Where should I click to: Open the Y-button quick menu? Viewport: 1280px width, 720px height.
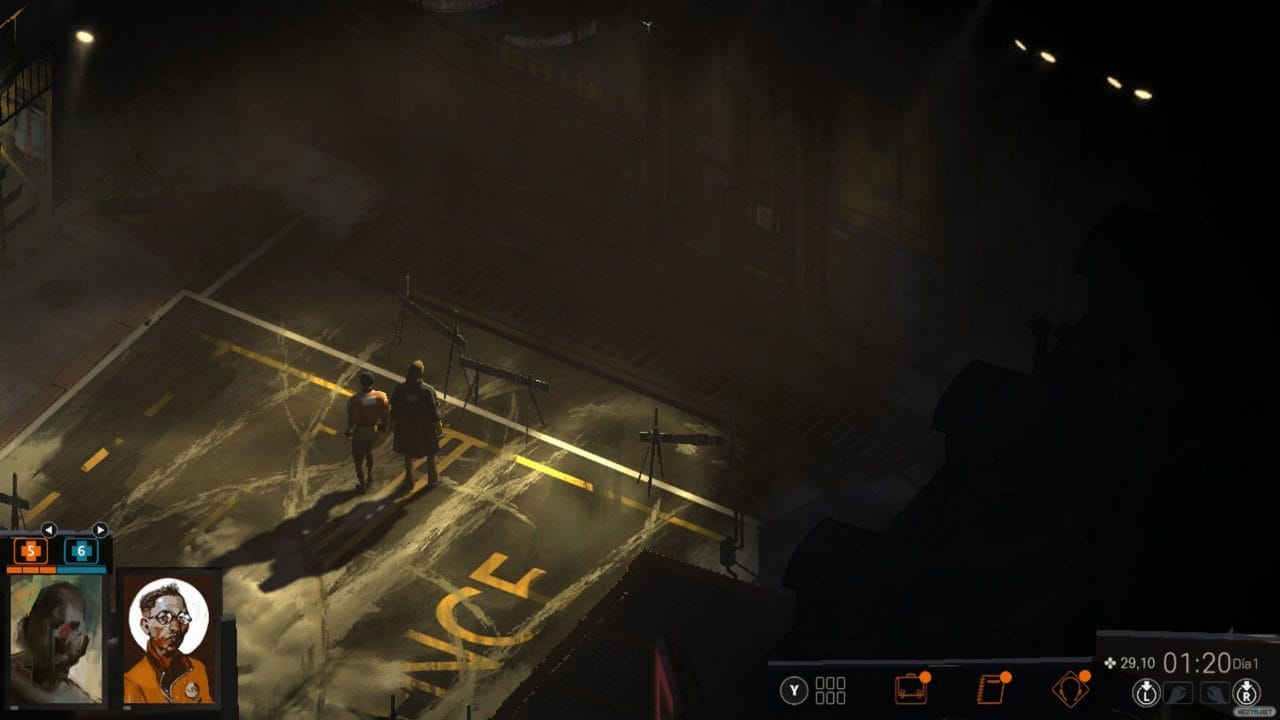click(792, 690)
